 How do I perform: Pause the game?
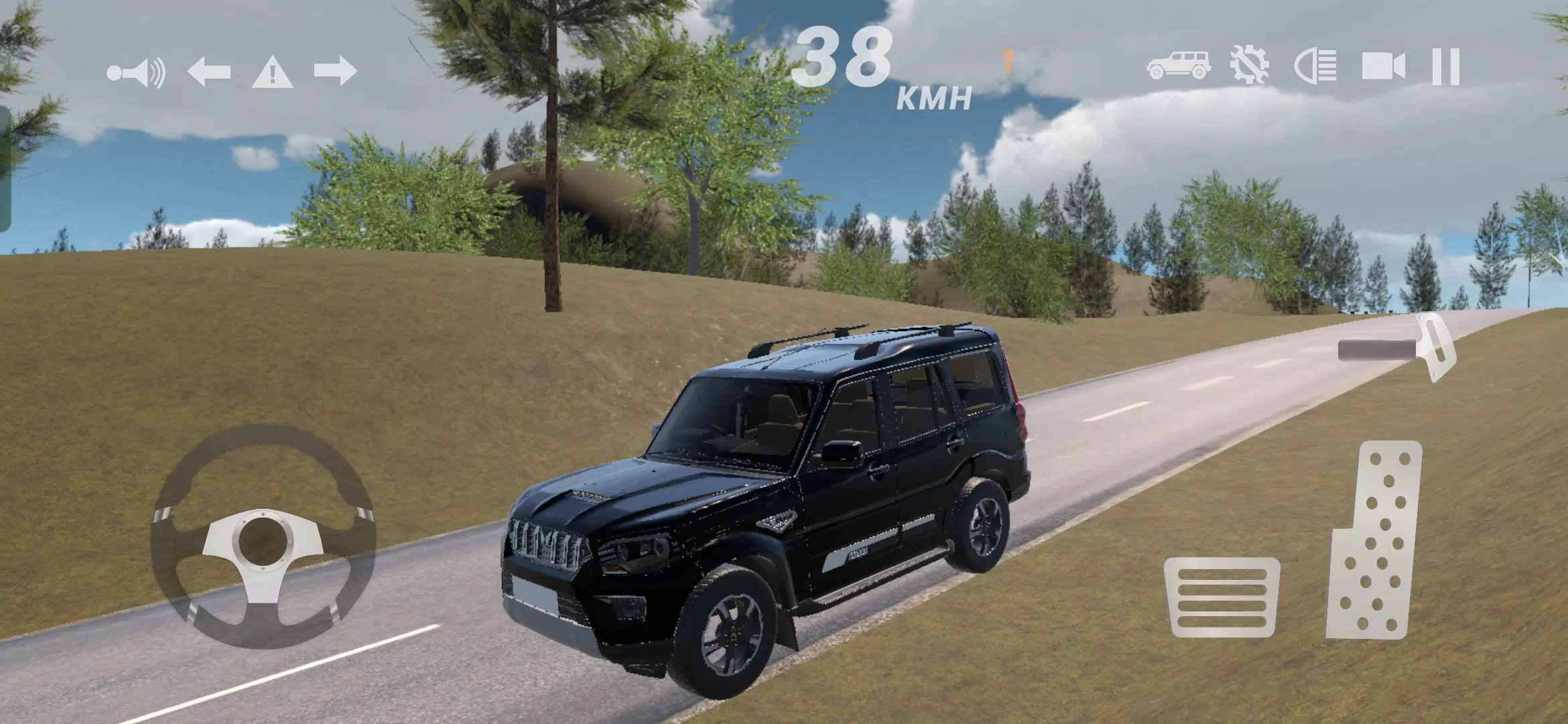1445,67
